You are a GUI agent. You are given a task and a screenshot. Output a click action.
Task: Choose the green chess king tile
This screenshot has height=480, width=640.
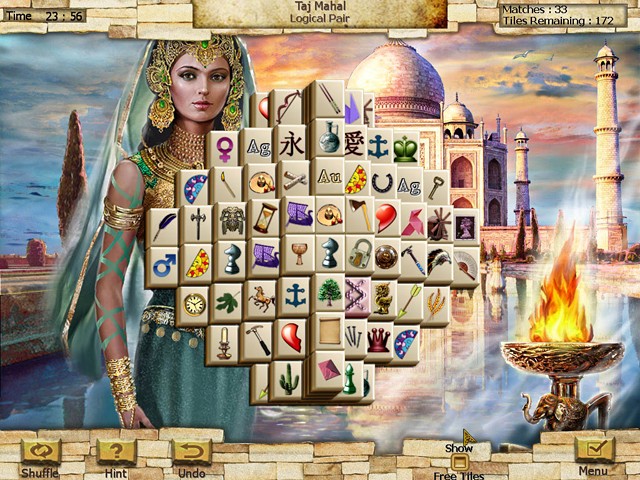pyautogui.click(x=404, y=147)
